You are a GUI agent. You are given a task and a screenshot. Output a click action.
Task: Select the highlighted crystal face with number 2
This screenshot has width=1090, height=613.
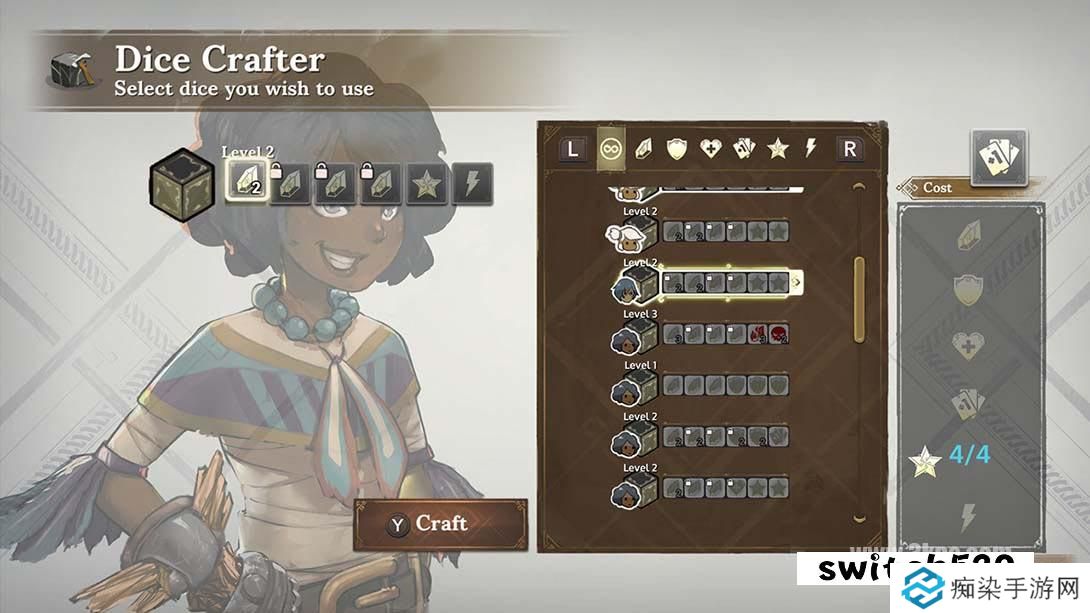click(245, 182)
